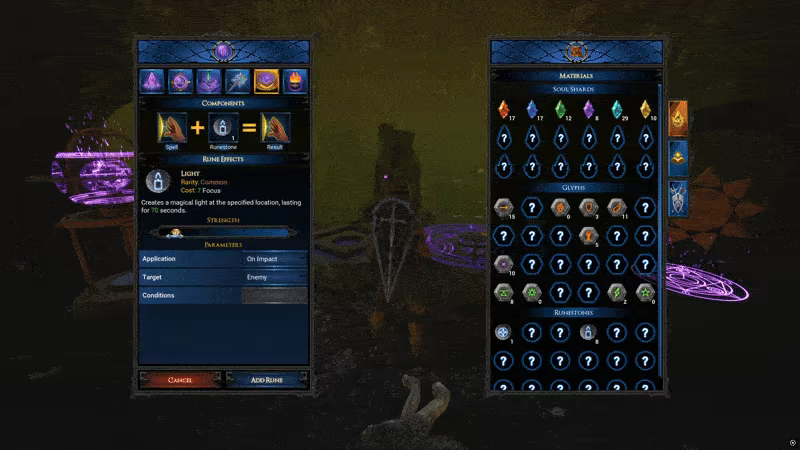Screen dimensions: 800x450
Task: Confirm with the Add Rune button
Action: coord(266,380)
